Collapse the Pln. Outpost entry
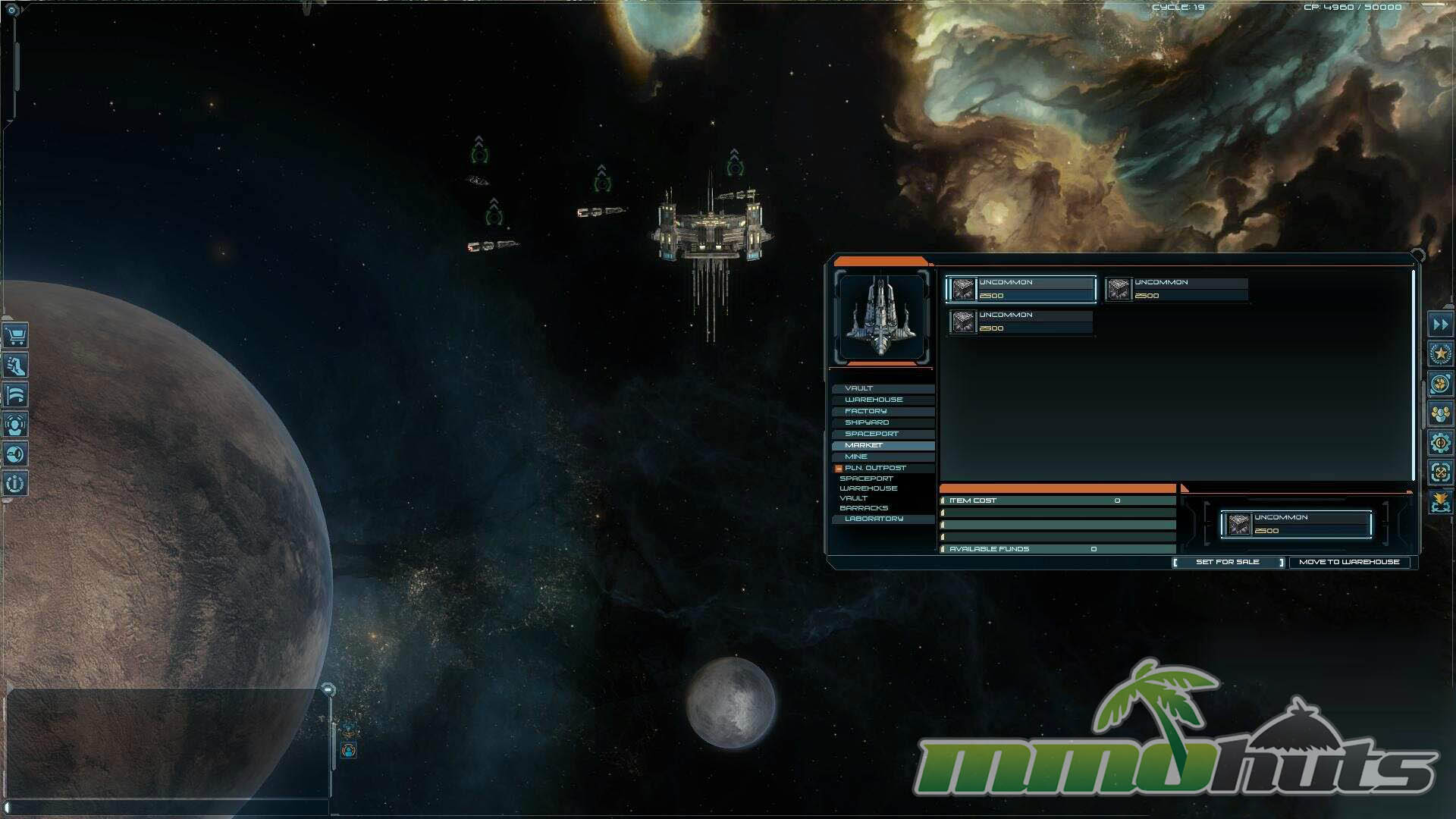The height and width of the screenshot is (819, 1456). (x=839, y=469)
